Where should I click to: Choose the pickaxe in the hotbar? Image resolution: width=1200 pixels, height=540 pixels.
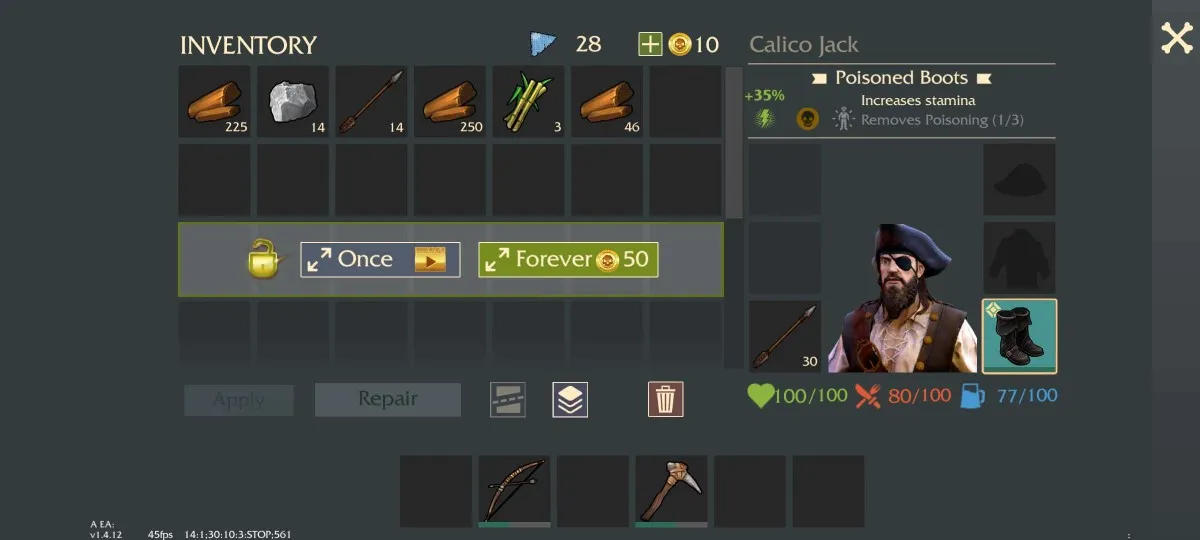click(671, 490)
